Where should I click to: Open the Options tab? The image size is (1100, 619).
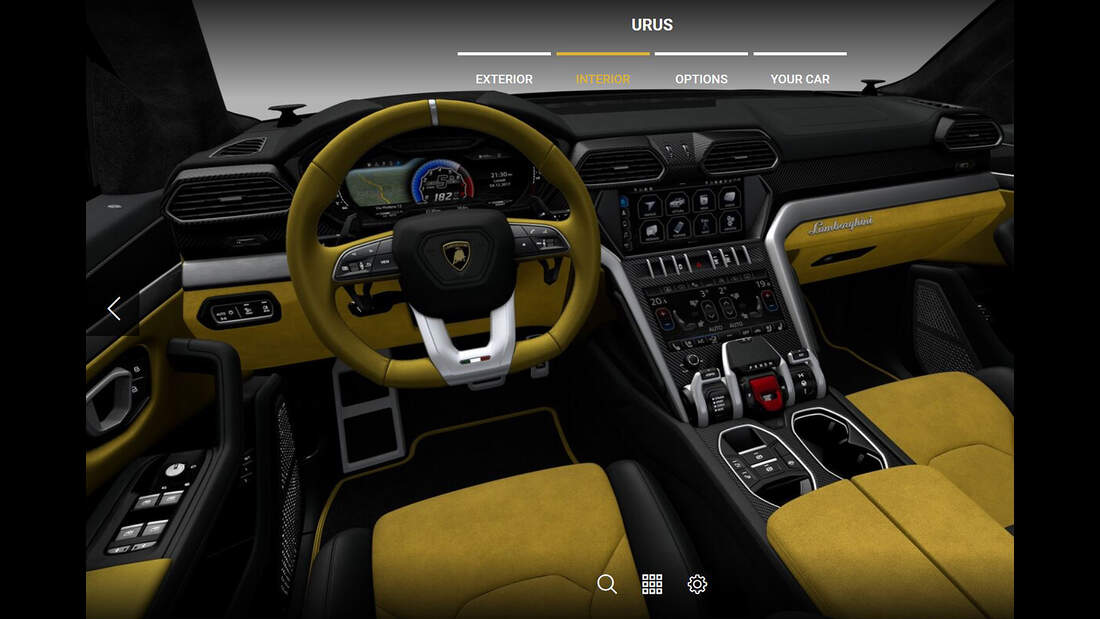pos(701,79)
